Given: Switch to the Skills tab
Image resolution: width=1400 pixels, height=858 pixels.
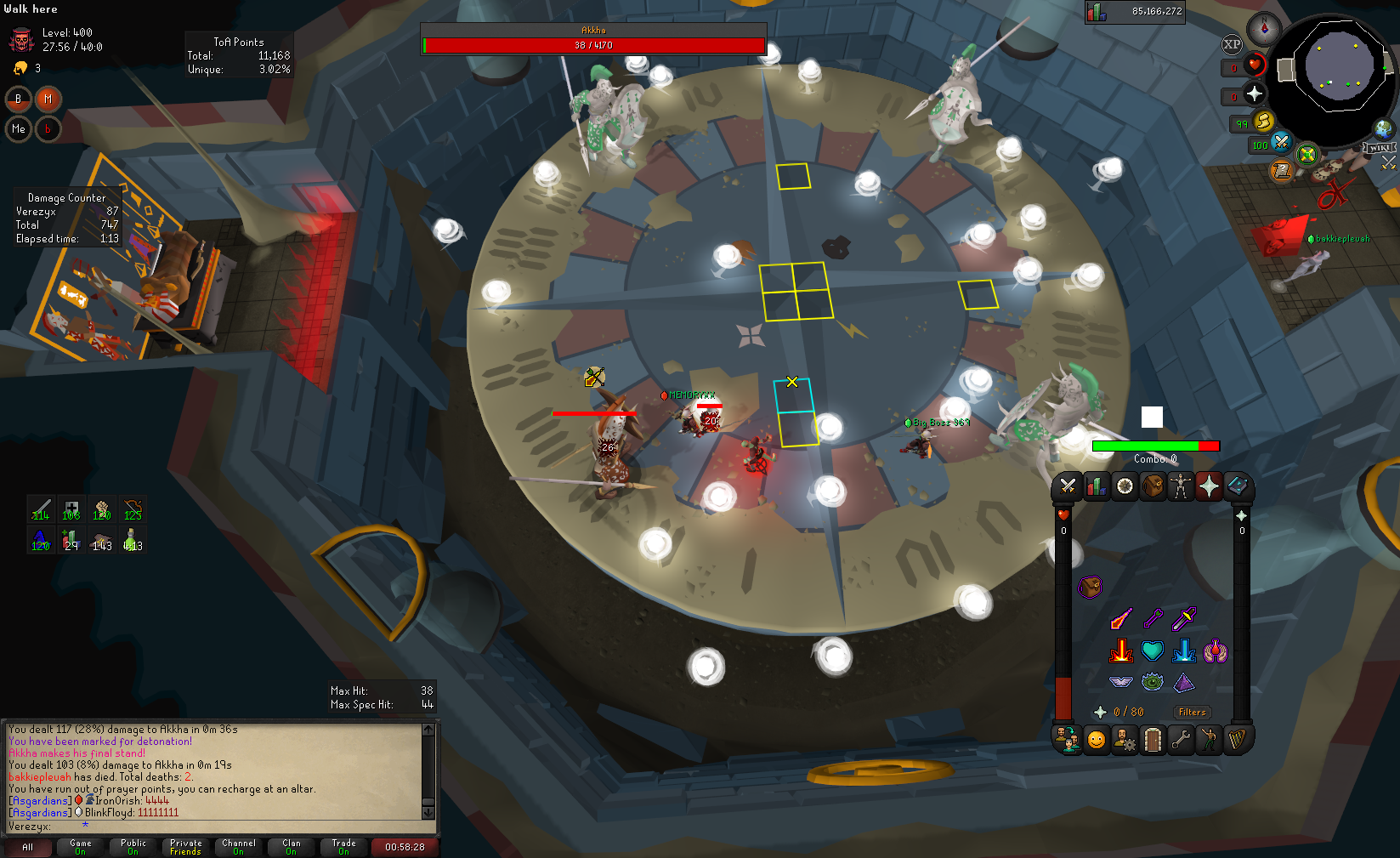Looking at the screenshot, I should pos(1097,486).
